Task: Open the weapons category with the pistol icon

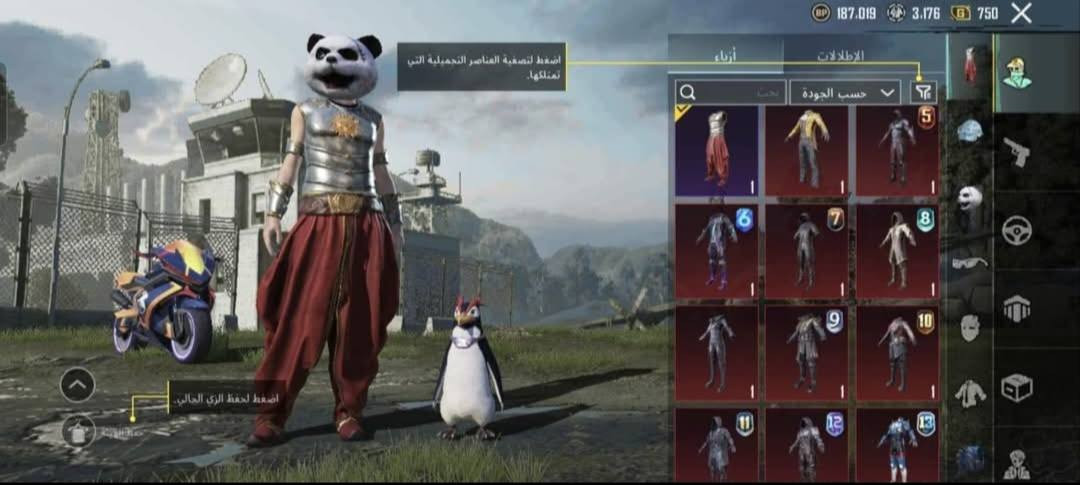Action: [1017, 153]
